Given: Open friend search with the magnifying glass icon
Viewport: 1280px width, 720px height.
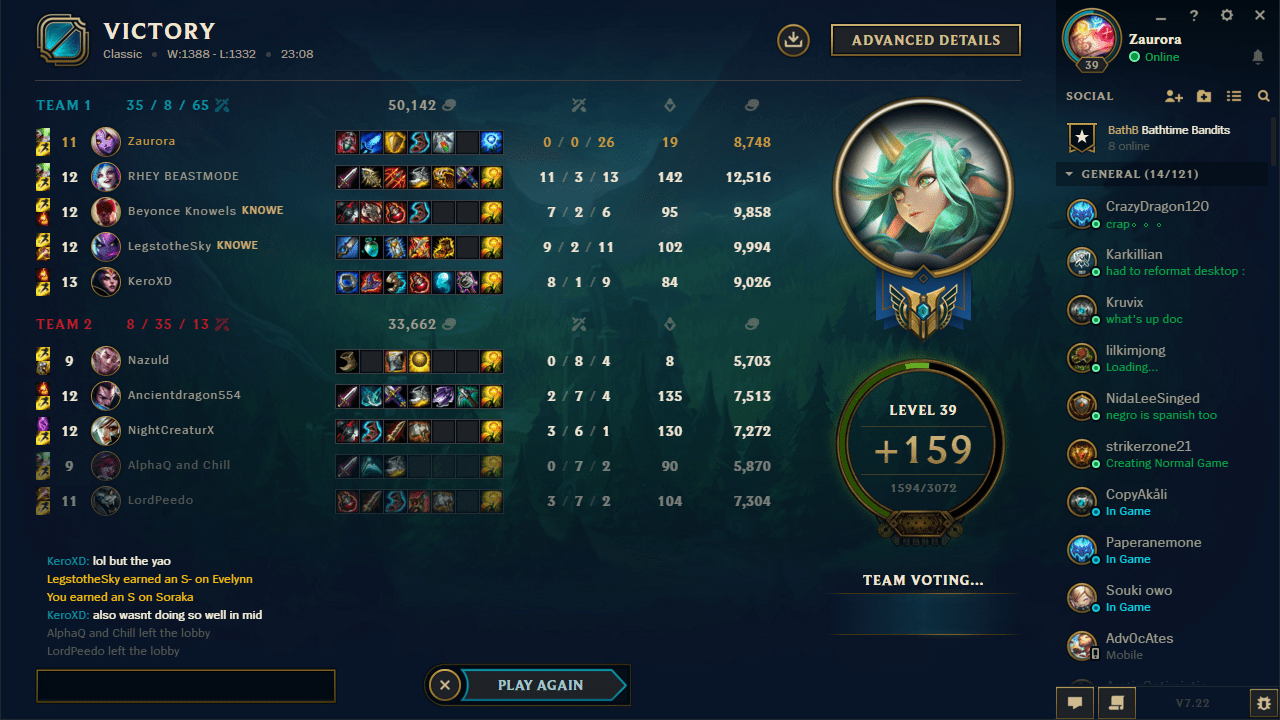Looking at the screenshot, I should point(1263,96).
